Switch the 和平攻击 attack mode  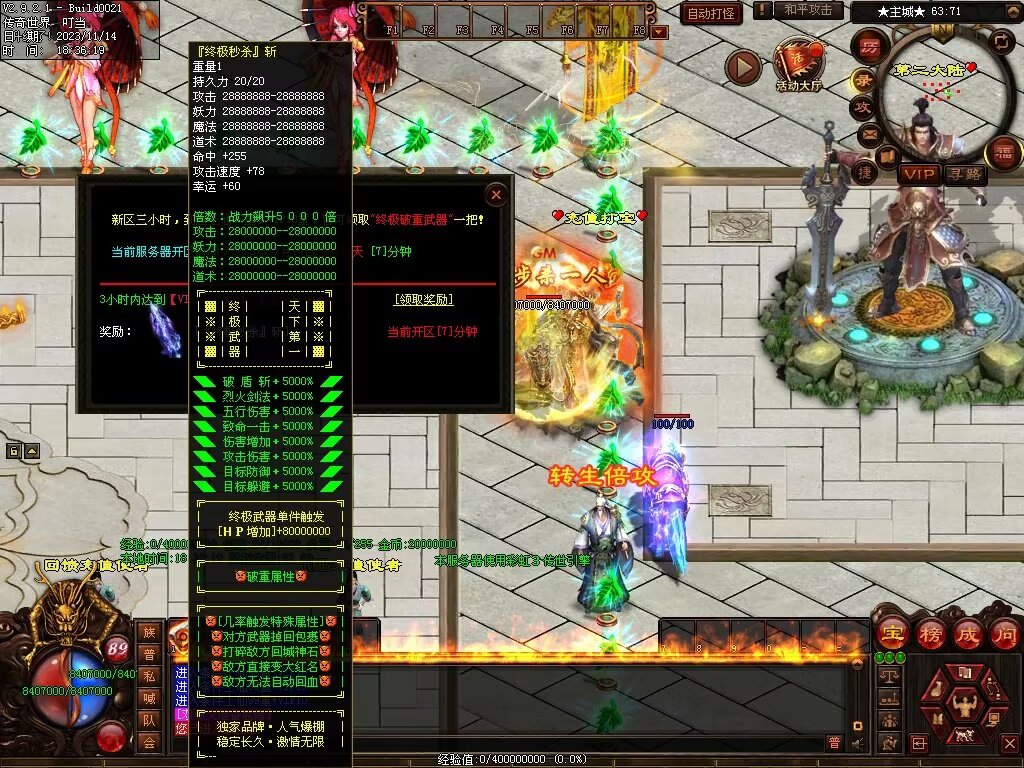tap(807, 10)
